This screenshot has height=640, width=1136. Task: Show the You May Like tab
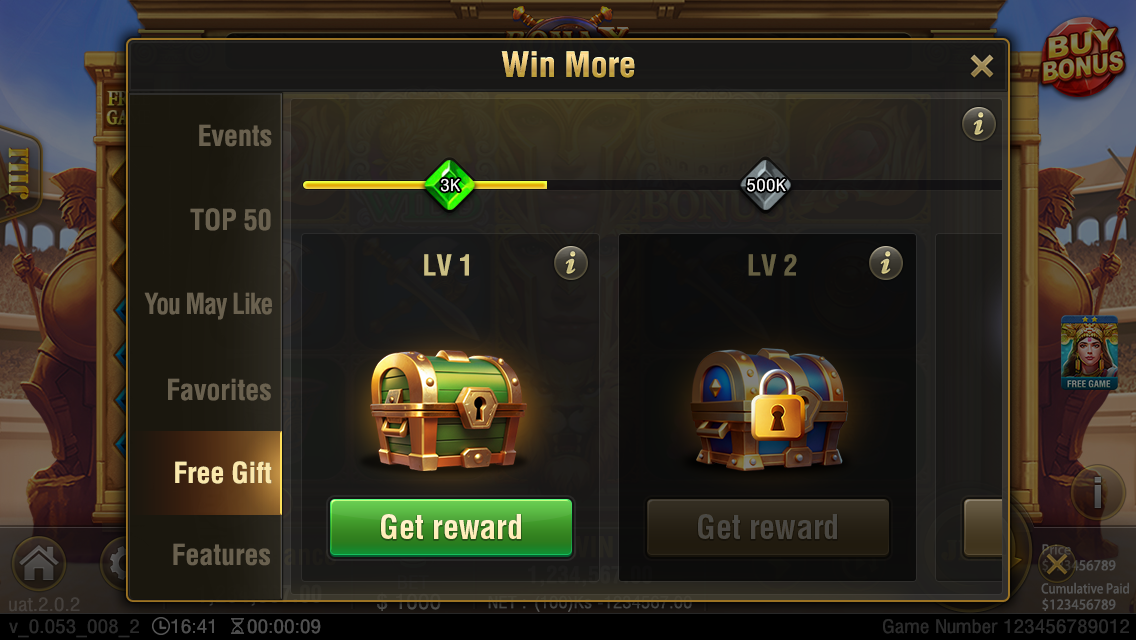tap(208, 304)
